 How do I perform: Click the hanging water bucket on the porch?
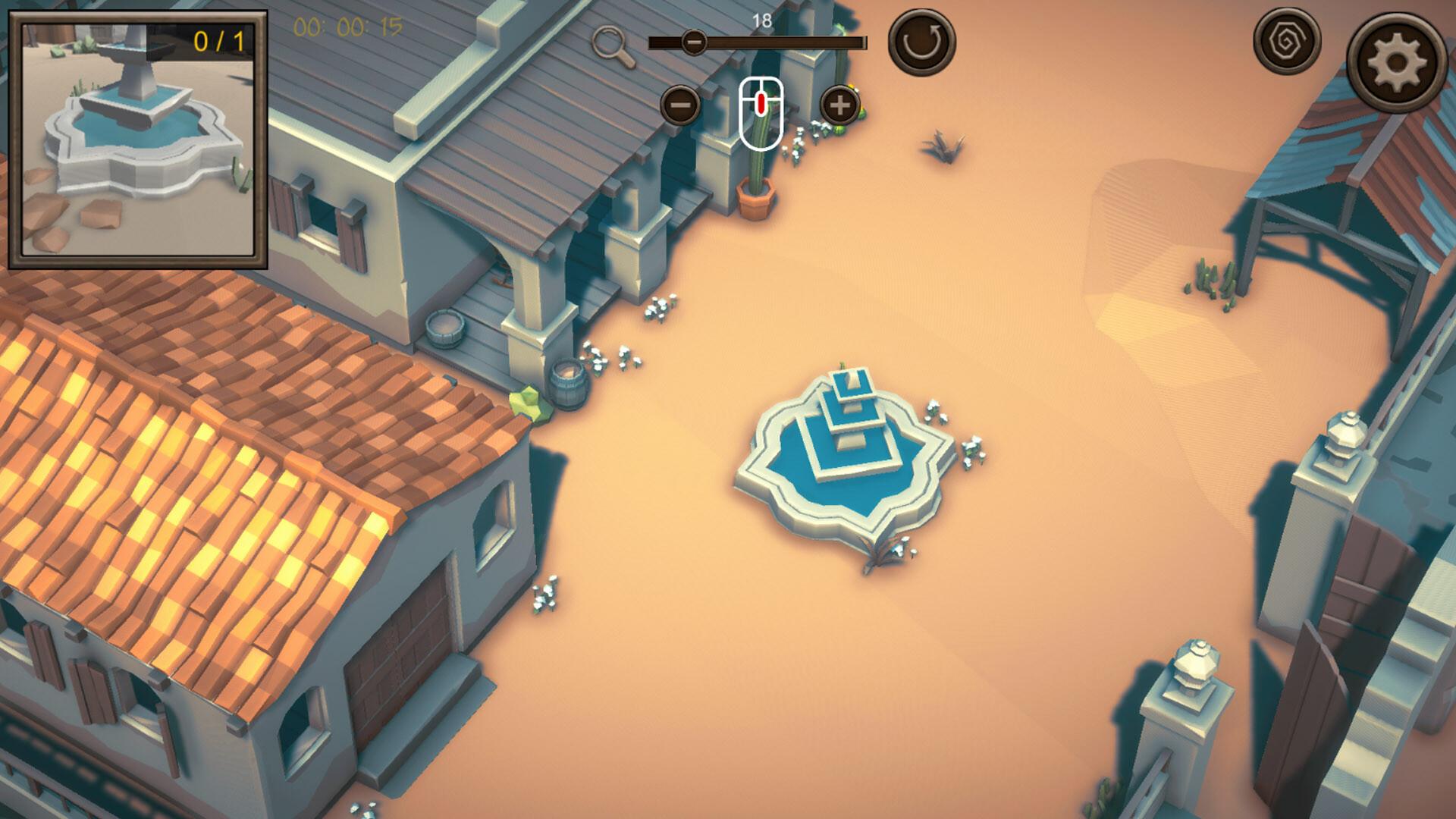(444, 330)
